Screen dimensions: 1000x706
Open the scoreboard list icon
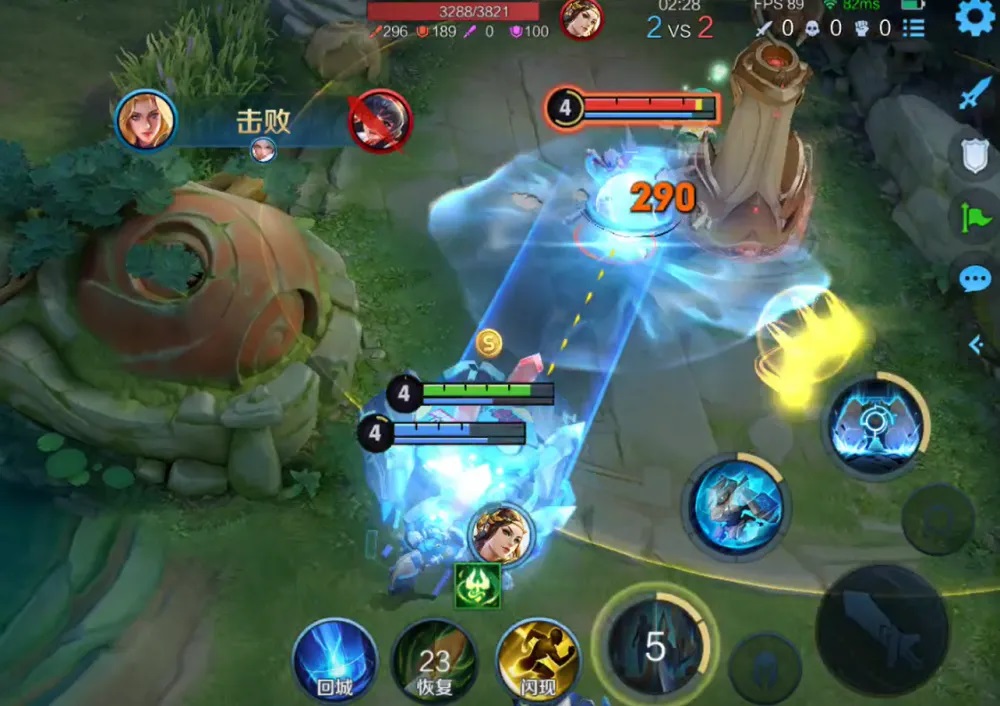click(x=913, y=28)
